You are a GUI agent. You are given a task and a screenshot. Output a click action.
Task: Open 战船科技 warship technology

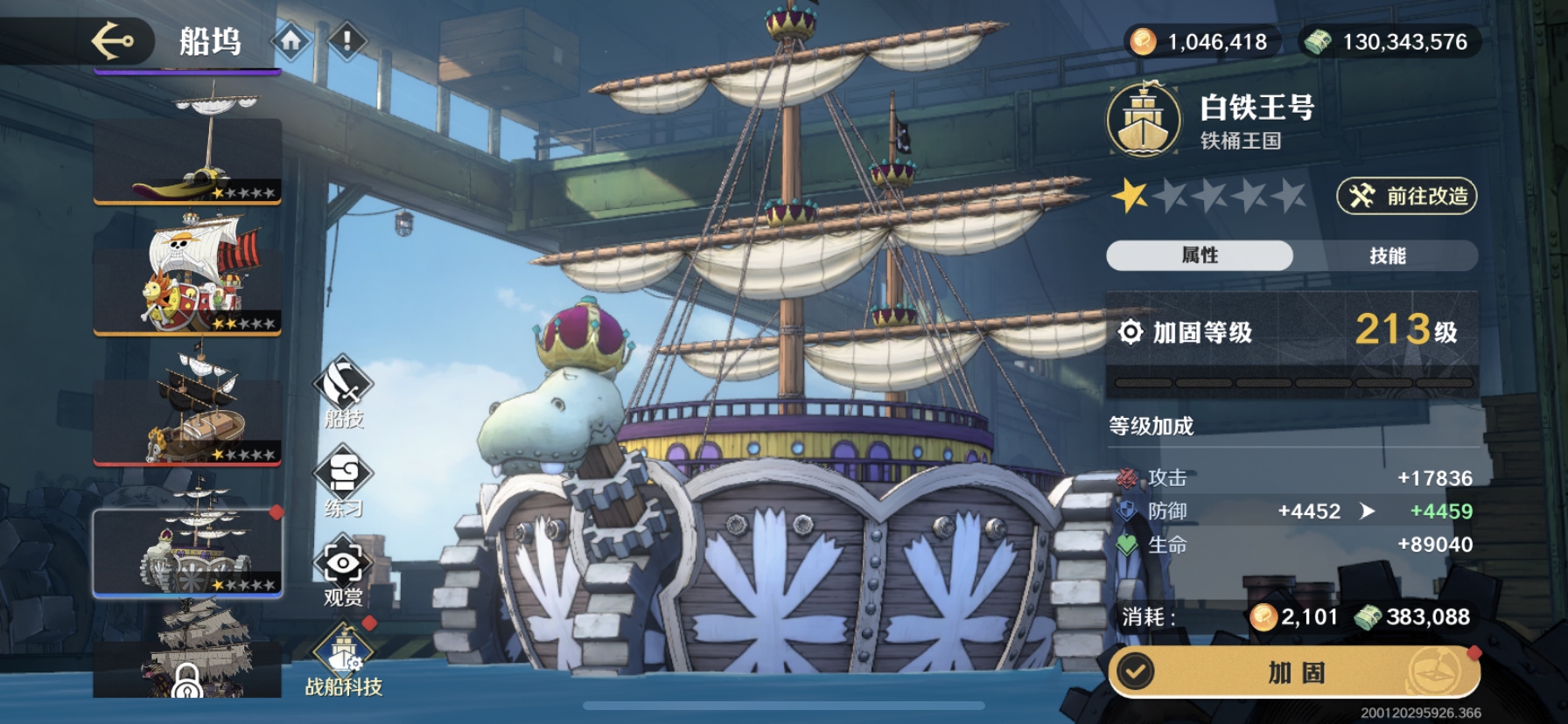tap(344, 662)
